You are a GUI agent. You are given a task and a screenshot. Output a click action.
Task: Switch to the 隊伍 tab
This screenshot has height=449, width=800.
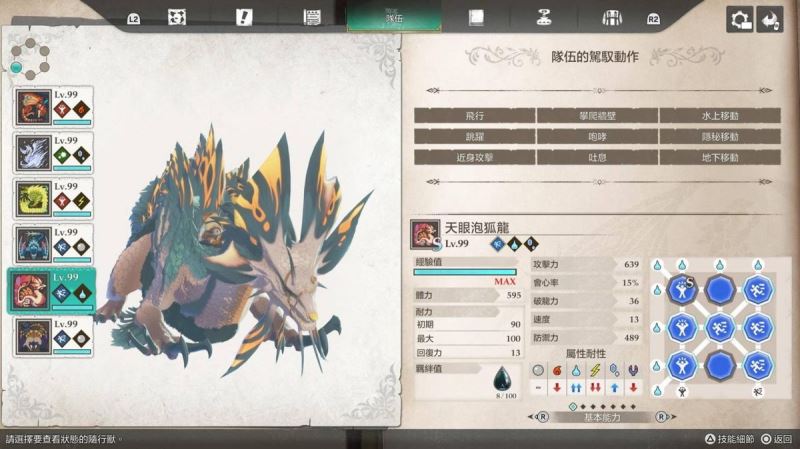393,17
